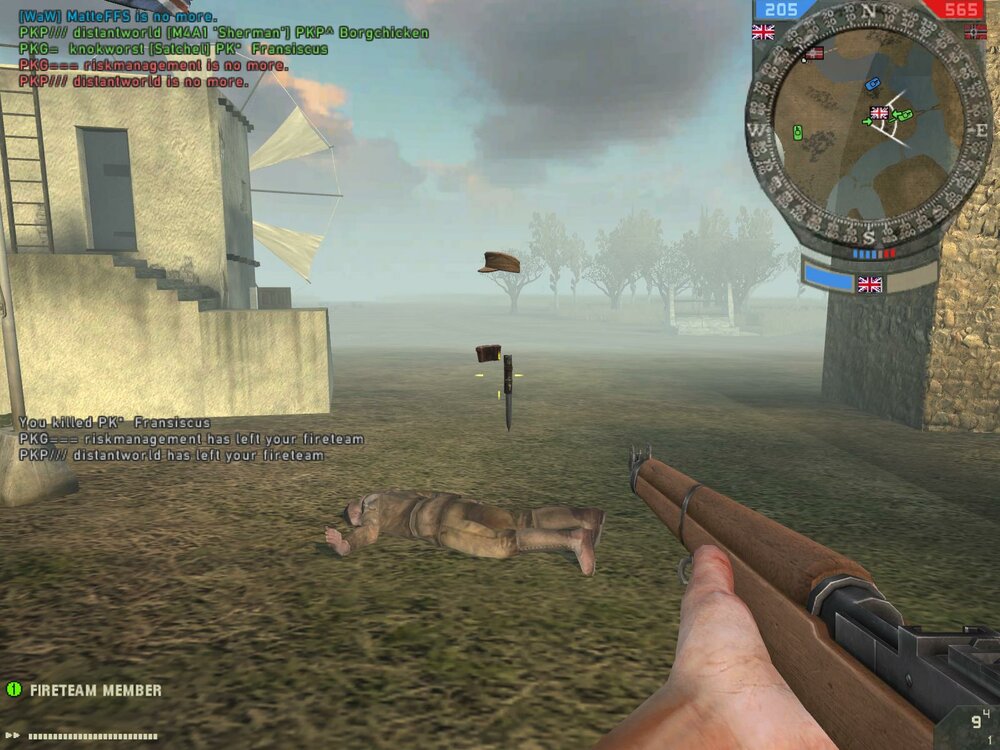Screen dimensions: 1000x750
Task: Select the British flag control point on minimap
Action: pos(880,113)
